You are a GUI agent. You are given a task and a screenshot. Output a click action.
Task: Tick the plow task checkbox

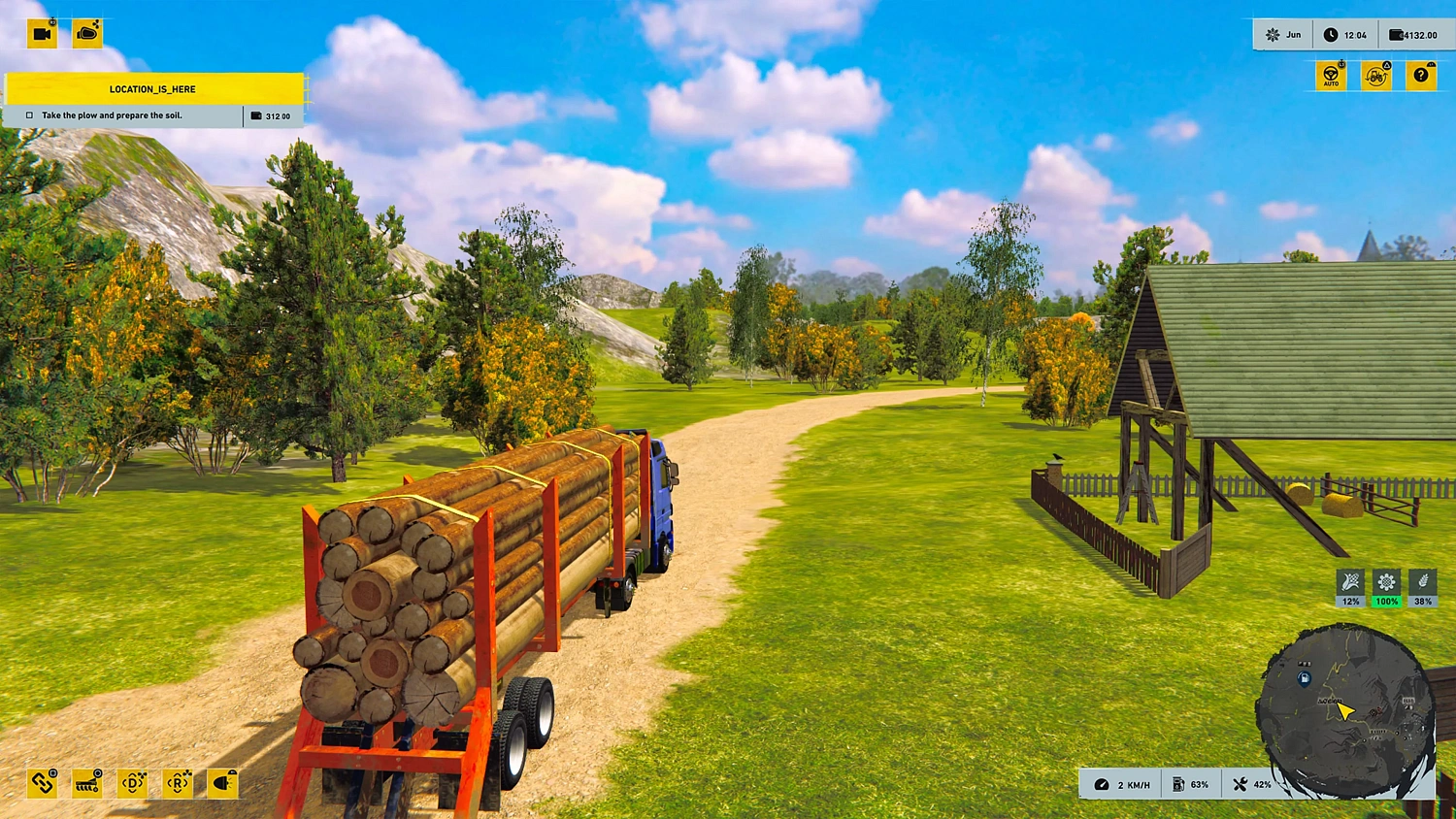coord(30,115)
